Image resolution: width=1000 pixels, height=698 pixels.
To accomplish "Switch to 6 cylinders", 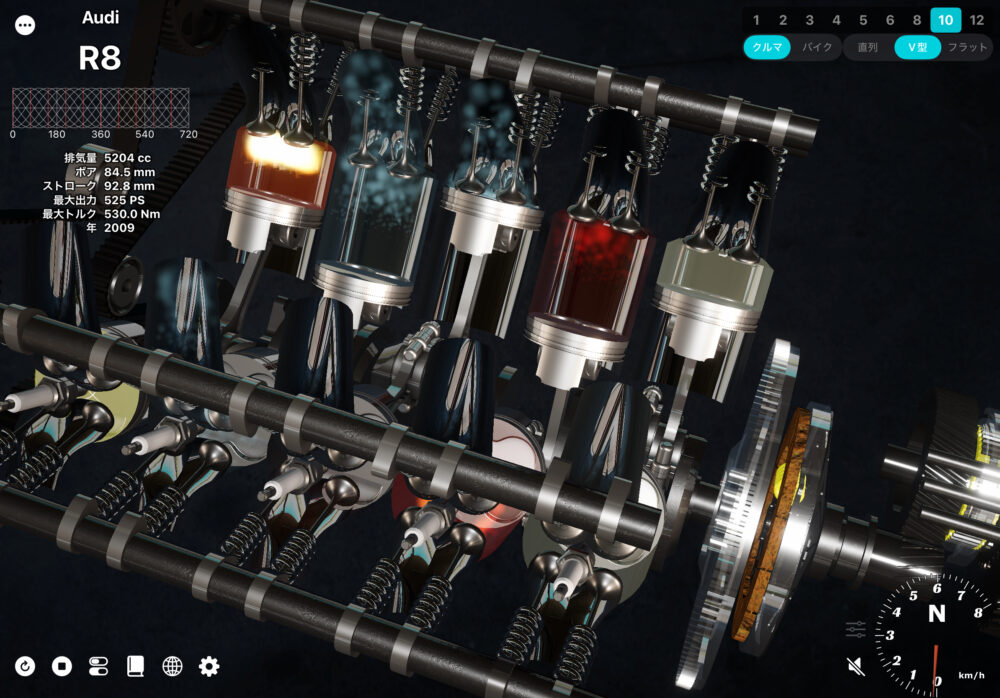I will tap(890, 20).
